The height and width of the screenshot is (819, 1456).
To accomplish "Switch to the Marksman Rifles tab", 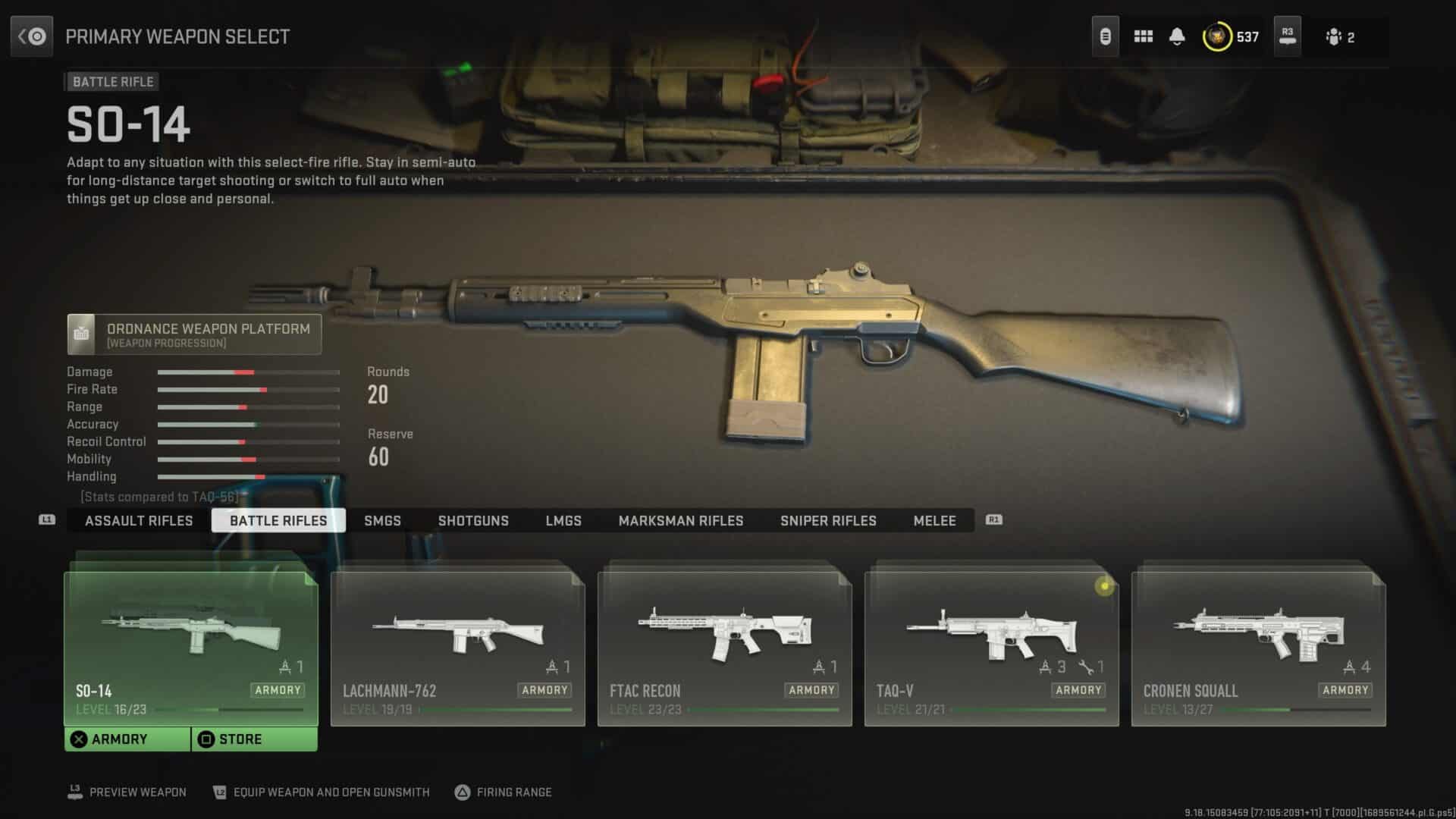I will [x=681, y=520].
